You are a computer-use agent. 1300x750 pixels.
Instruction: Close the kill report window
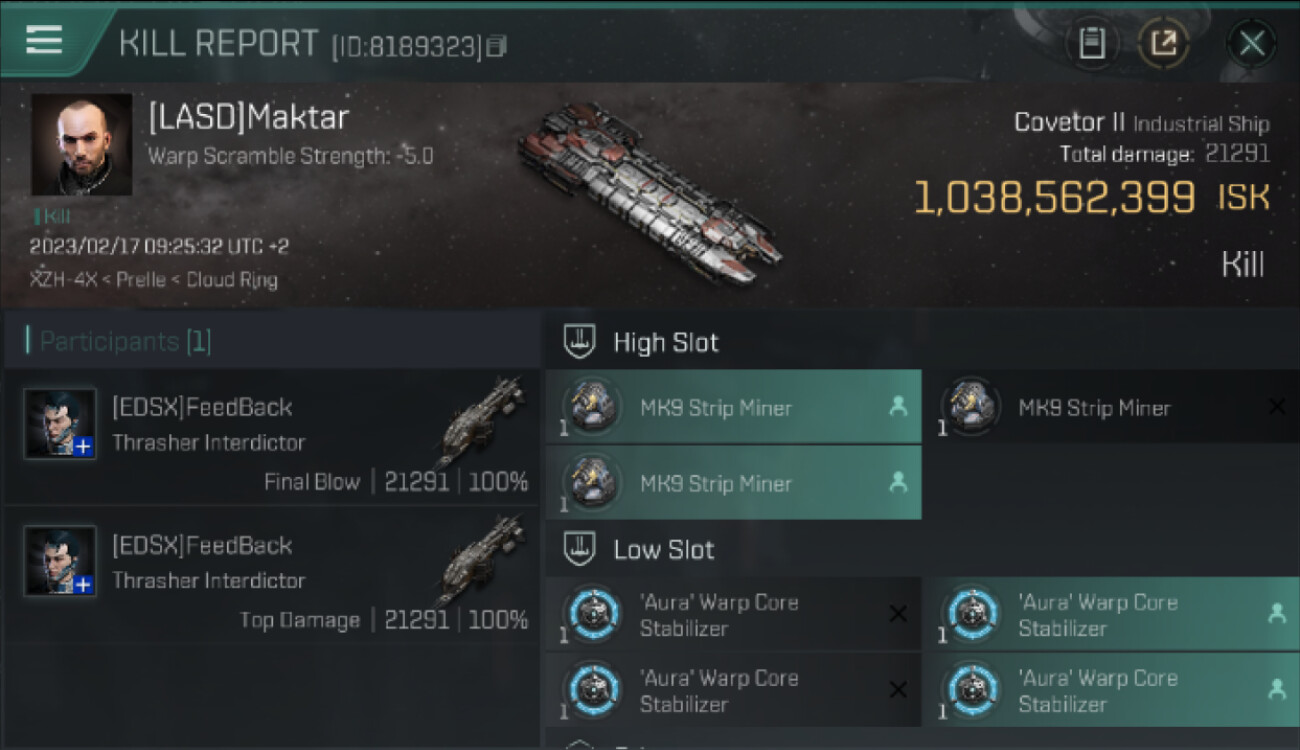click(1251, 43)
